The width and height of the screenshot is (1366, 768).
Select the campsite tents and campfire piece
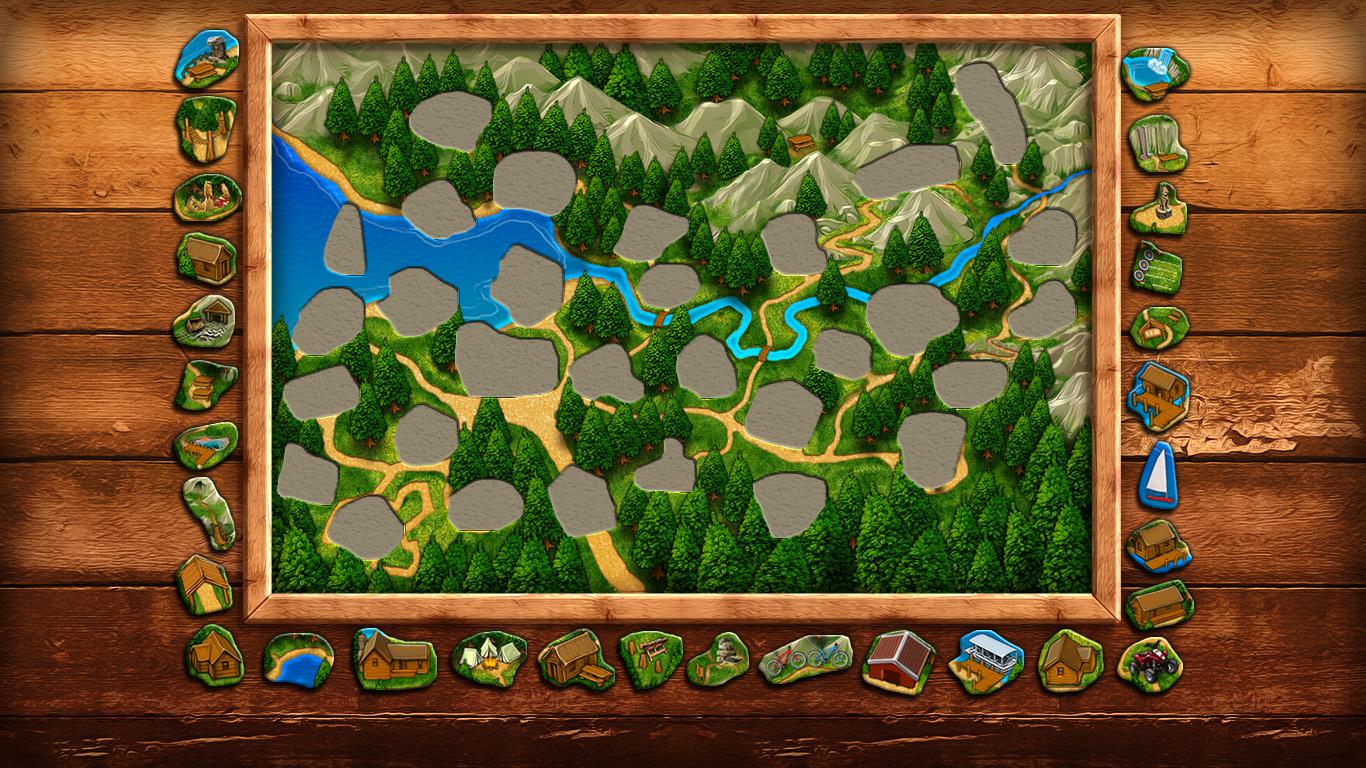pyautogui.click(x=488, y=658)
